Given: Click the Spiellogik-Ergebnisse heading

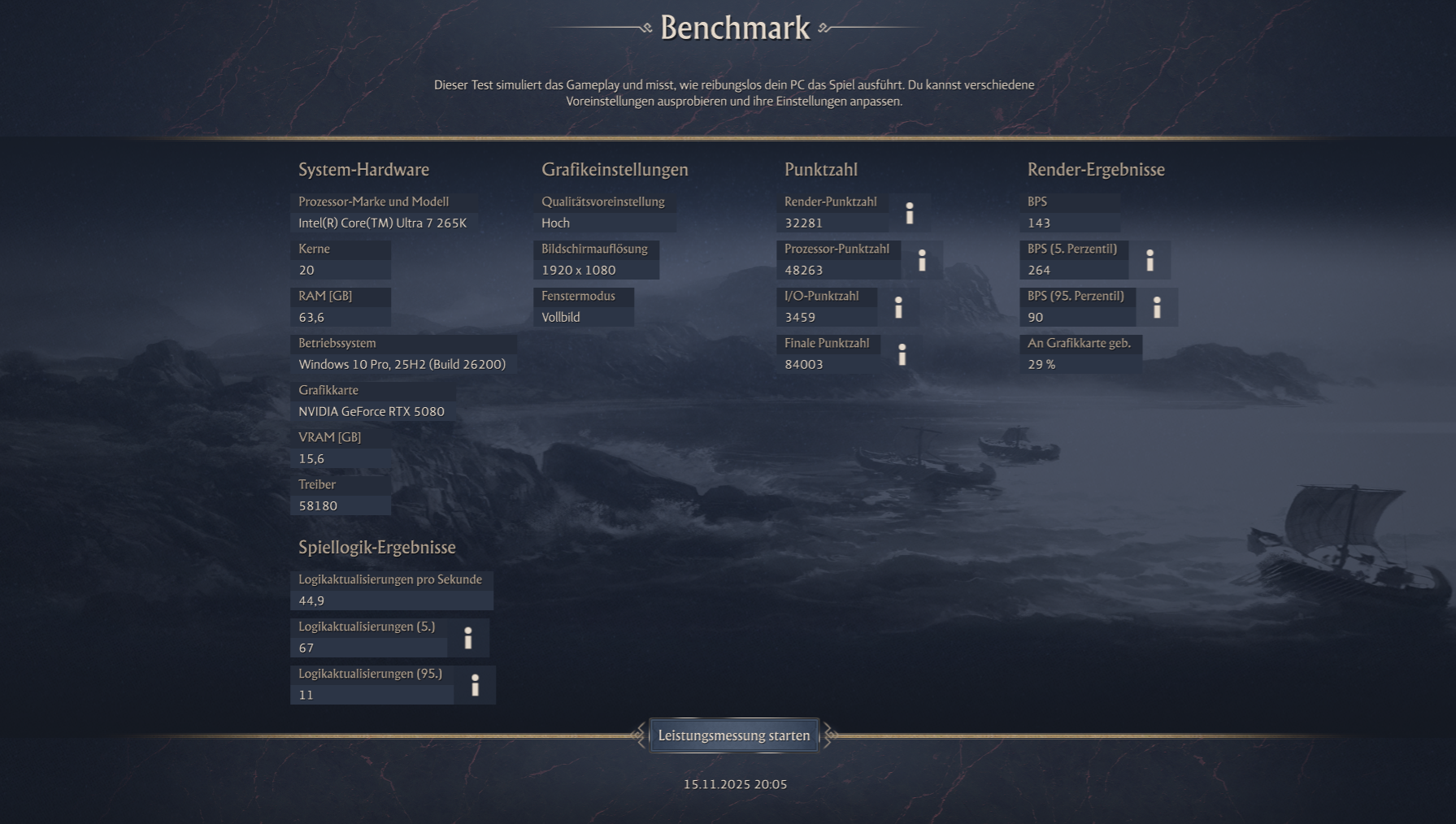Looking at the screenshot, I should pos(376,548).
